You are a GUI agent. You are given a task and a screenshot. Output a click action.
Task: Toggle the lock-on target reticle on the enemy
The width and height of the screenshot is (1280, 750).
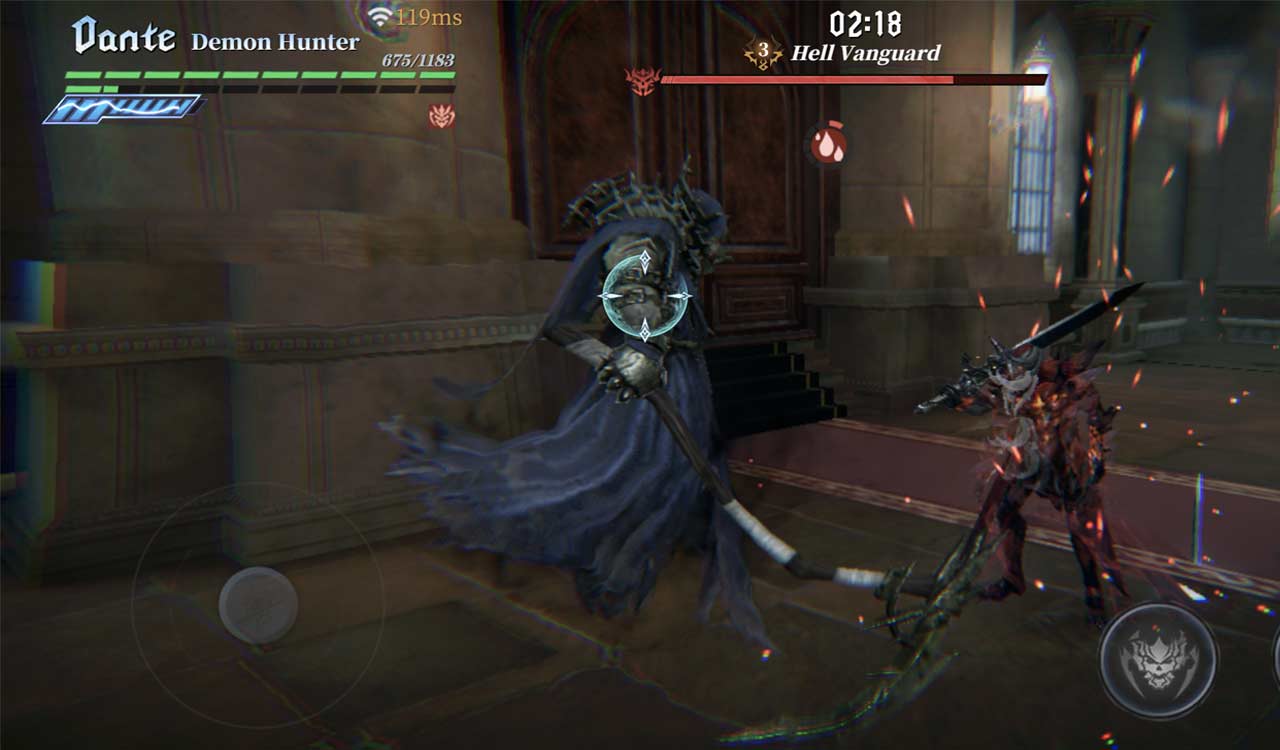644,294
